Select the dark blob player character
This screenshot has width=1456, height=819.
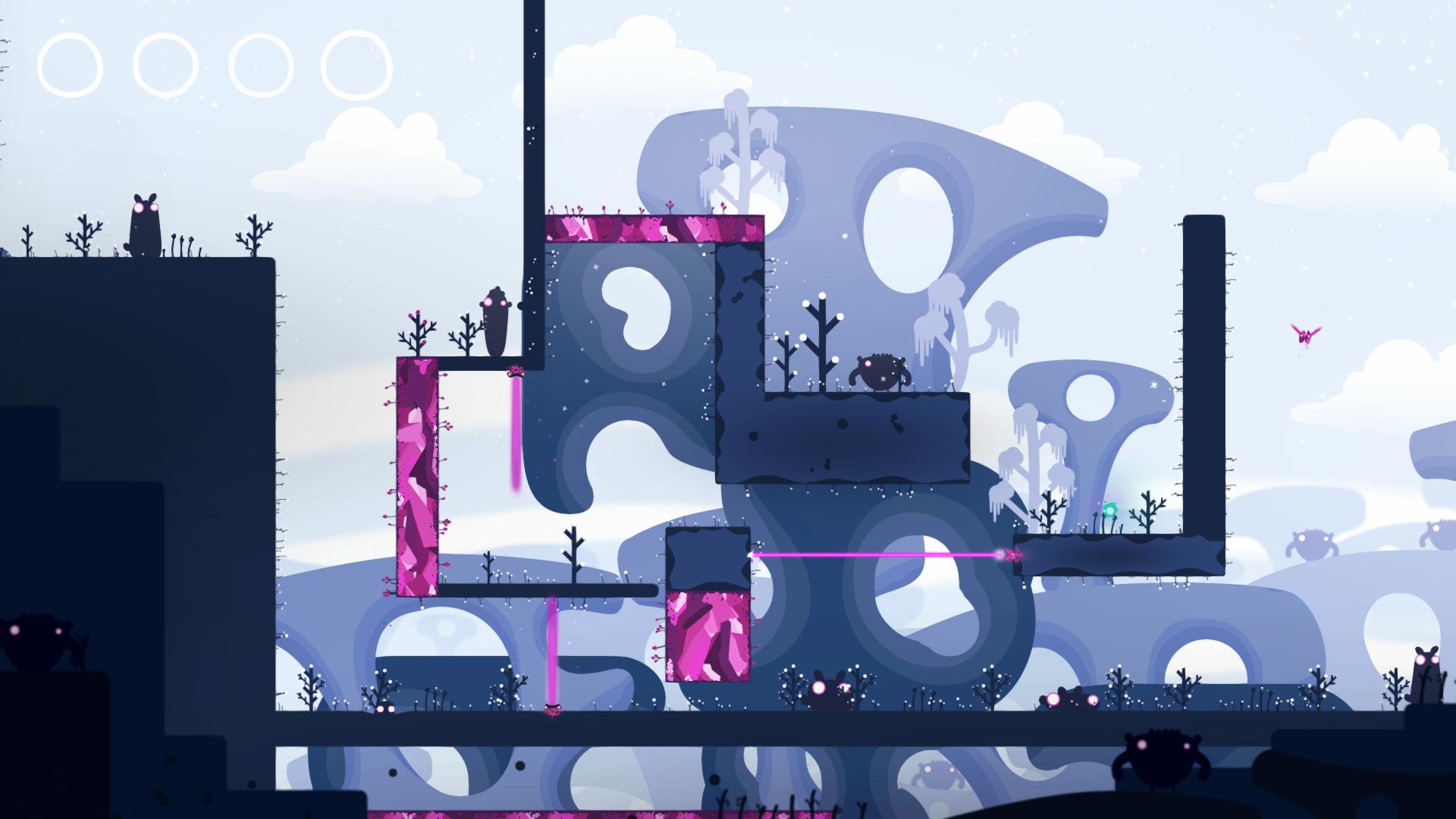pos(494,318)
